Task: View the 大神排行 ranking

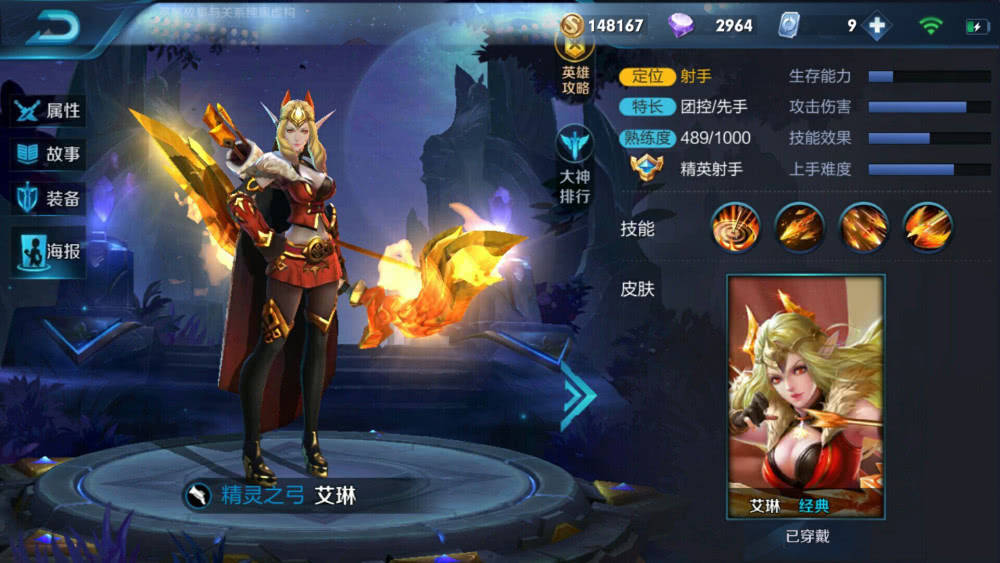Action: pyautogui.click(x=575, y=165)
